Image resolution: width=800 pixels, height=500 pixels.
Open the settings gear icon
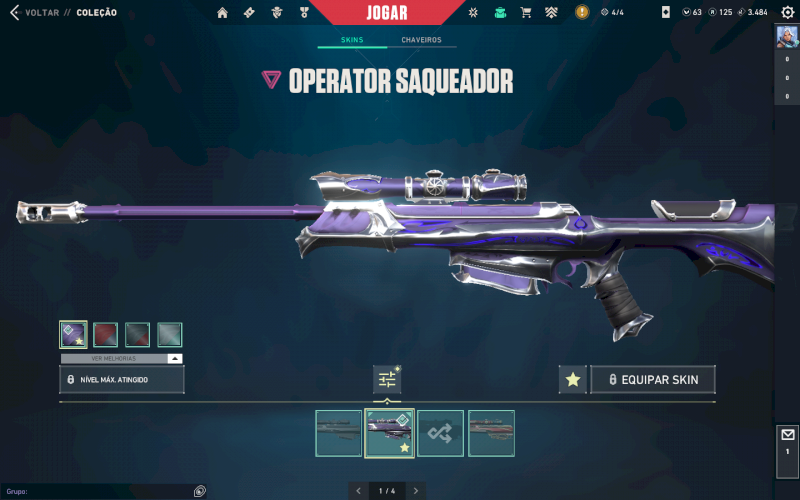[787, 12]
